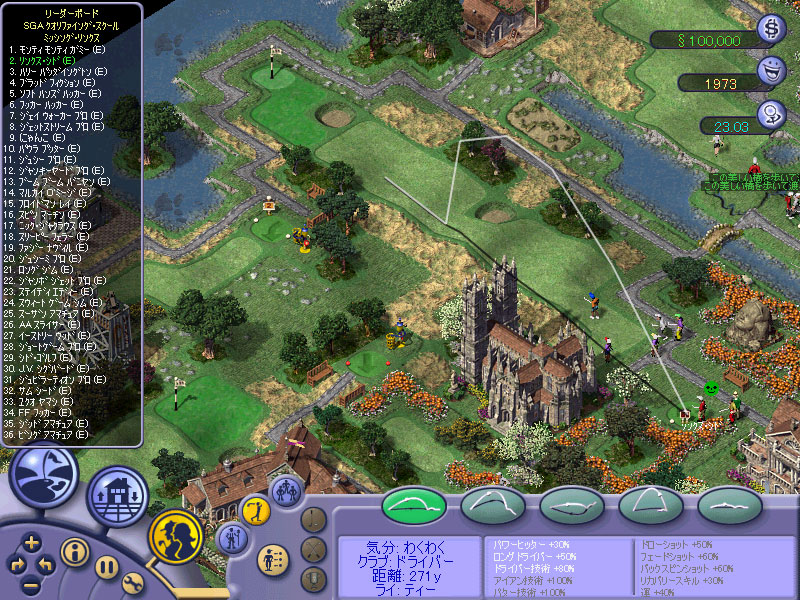Choose the highlighted green shot trajectory button
800x600 pixels.
coord(415,505)
